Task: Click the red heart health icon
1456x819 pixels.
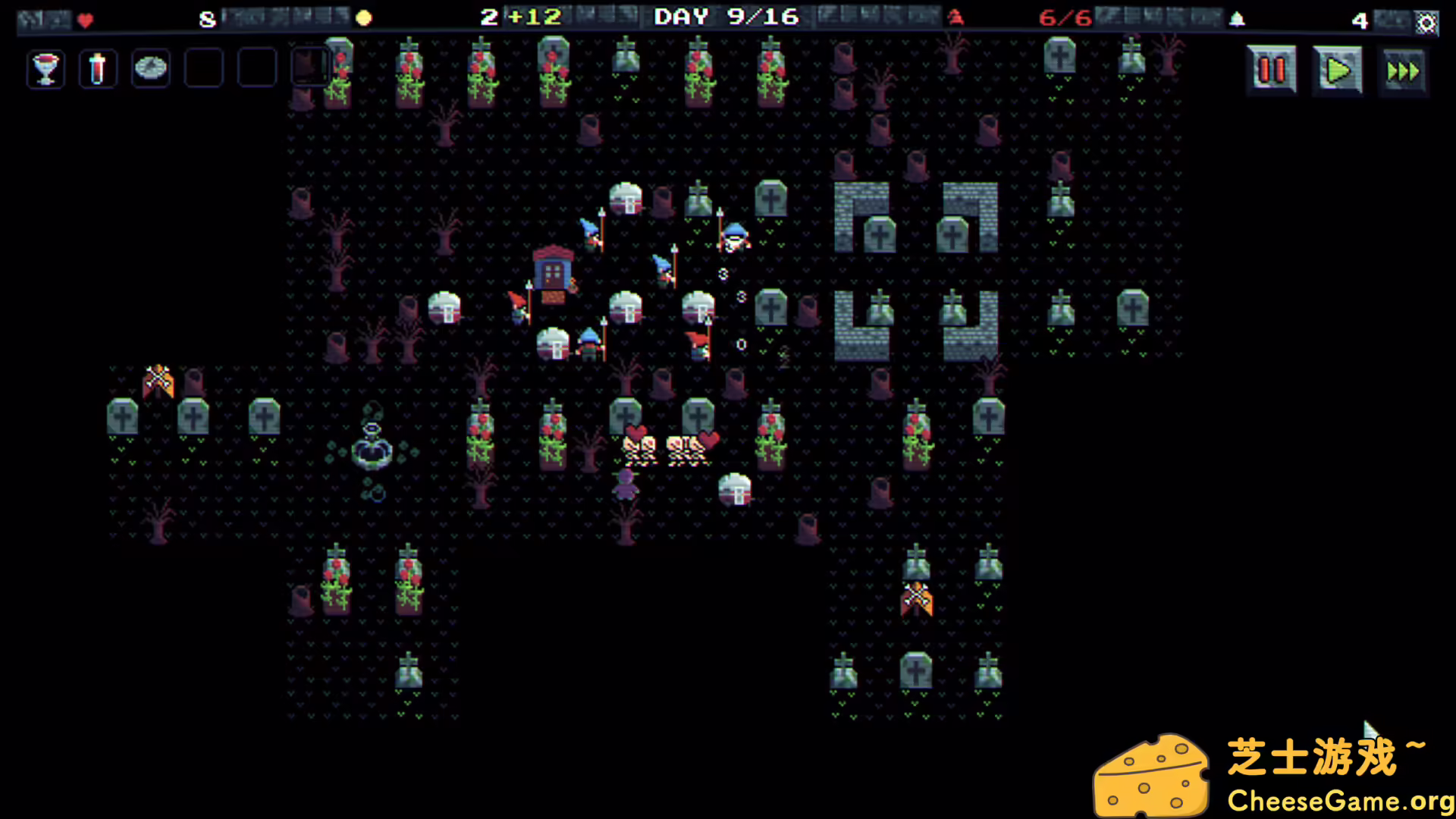Action: pos(84,20)
